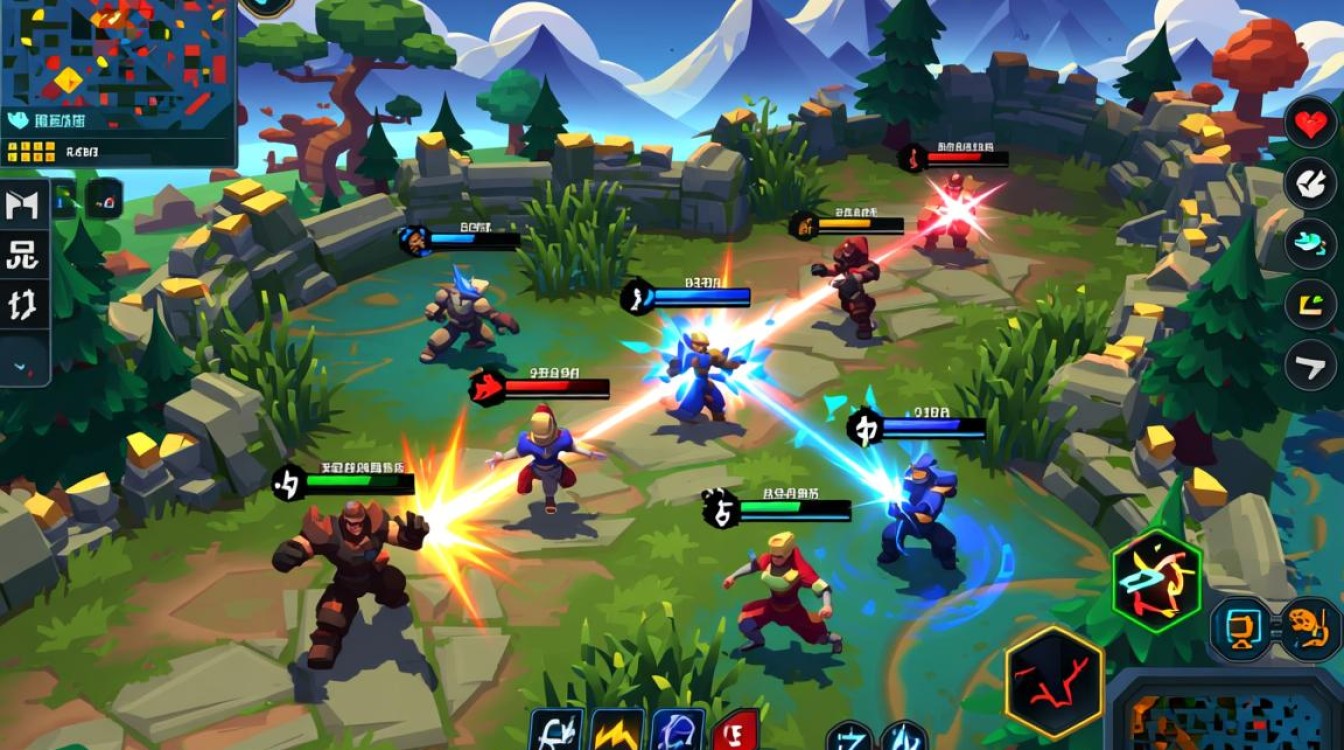
Task: Open the corner map panel at the bottom-right
Action: (1227, 715)
